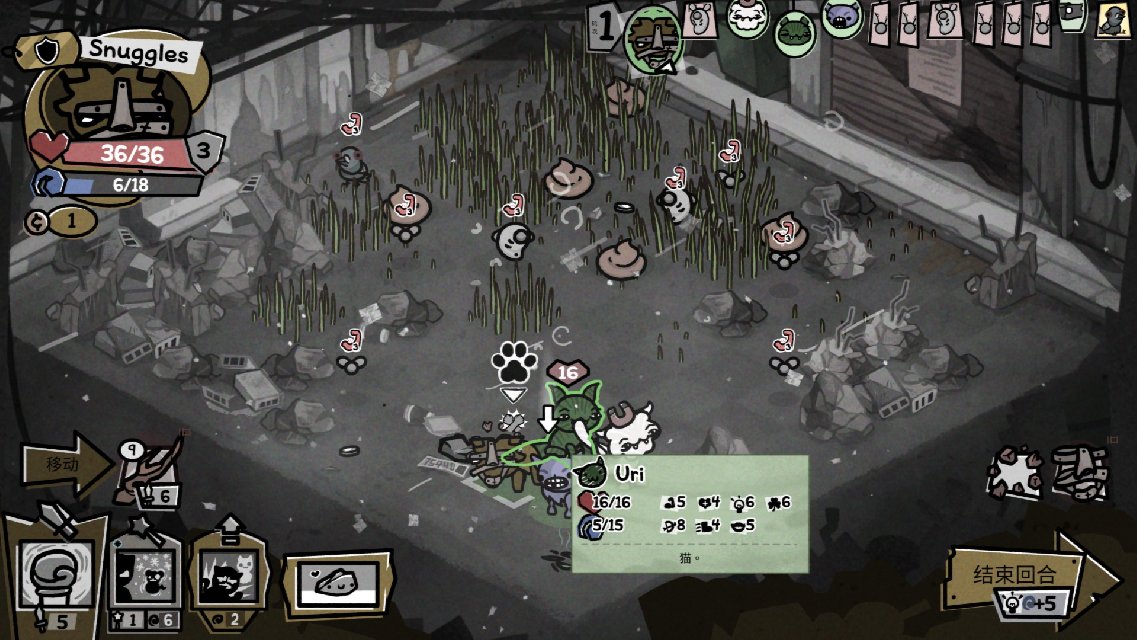Image resolution: width=1137 pixels, height=640 pixels.
Task: Use the black cat arrow-up ability
Action: pos(228,575)
